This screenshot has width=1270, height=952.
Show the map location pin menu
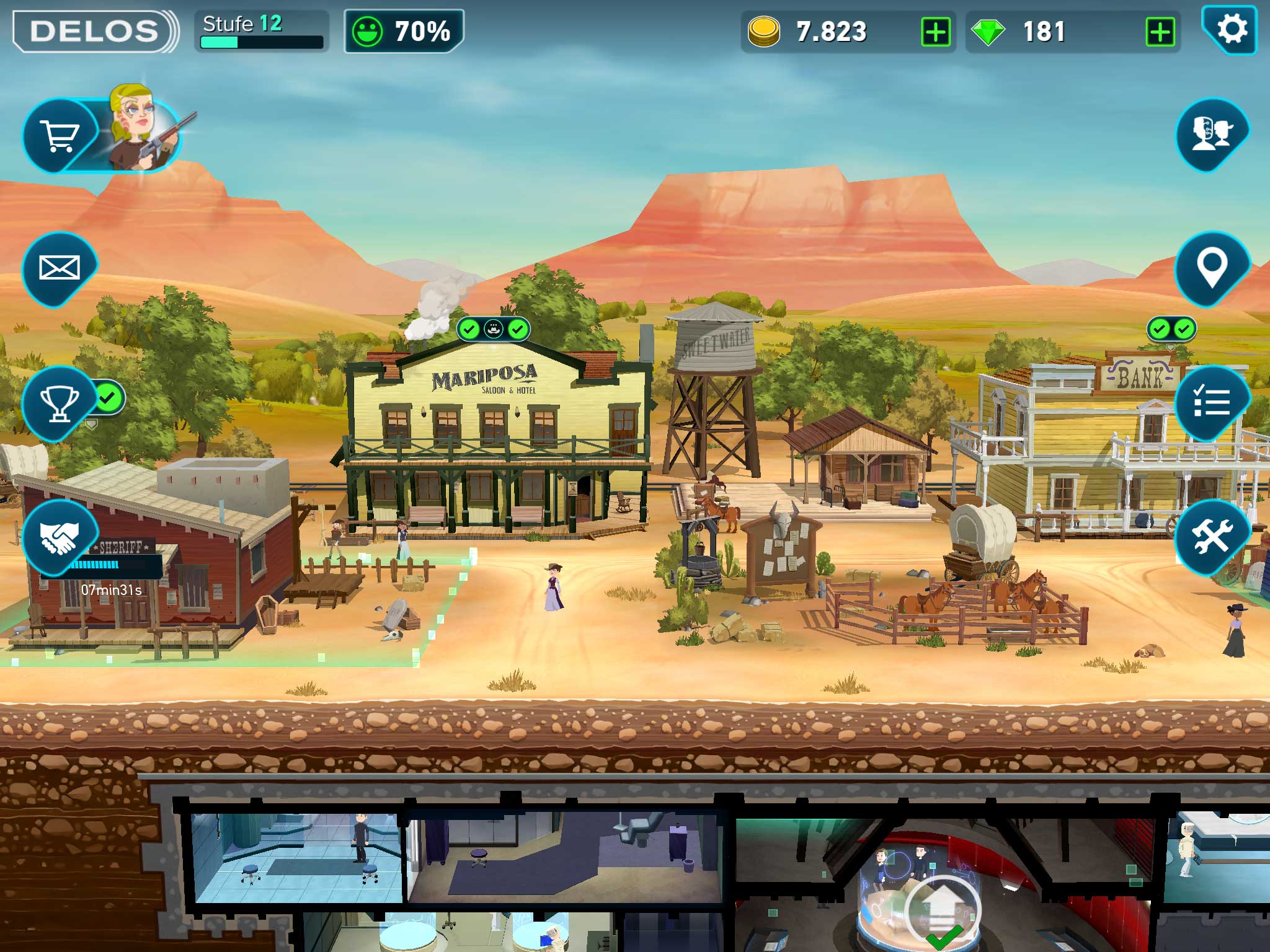(x=1210, y=268)
